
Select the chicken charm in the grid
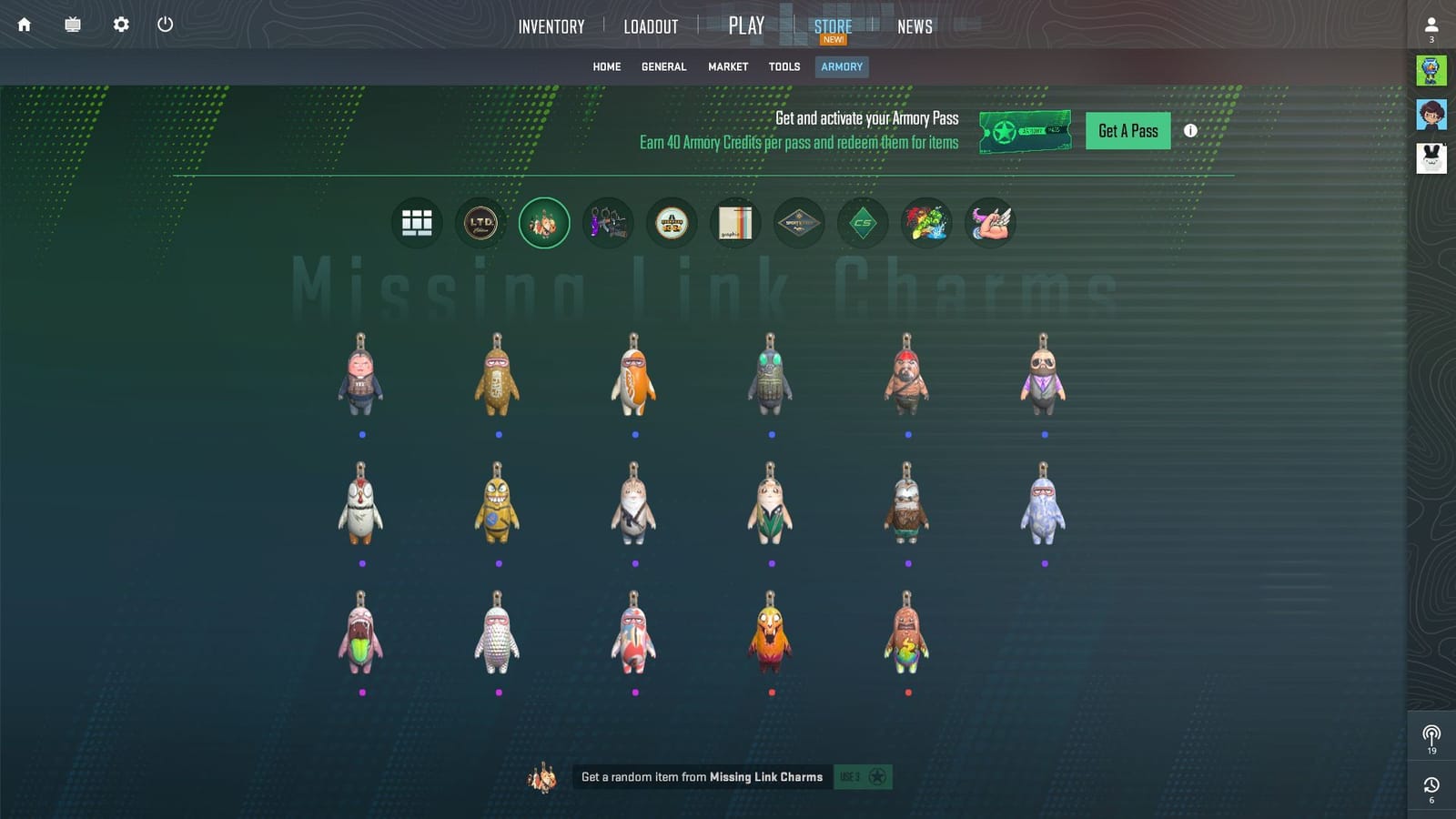coord(362,505)
